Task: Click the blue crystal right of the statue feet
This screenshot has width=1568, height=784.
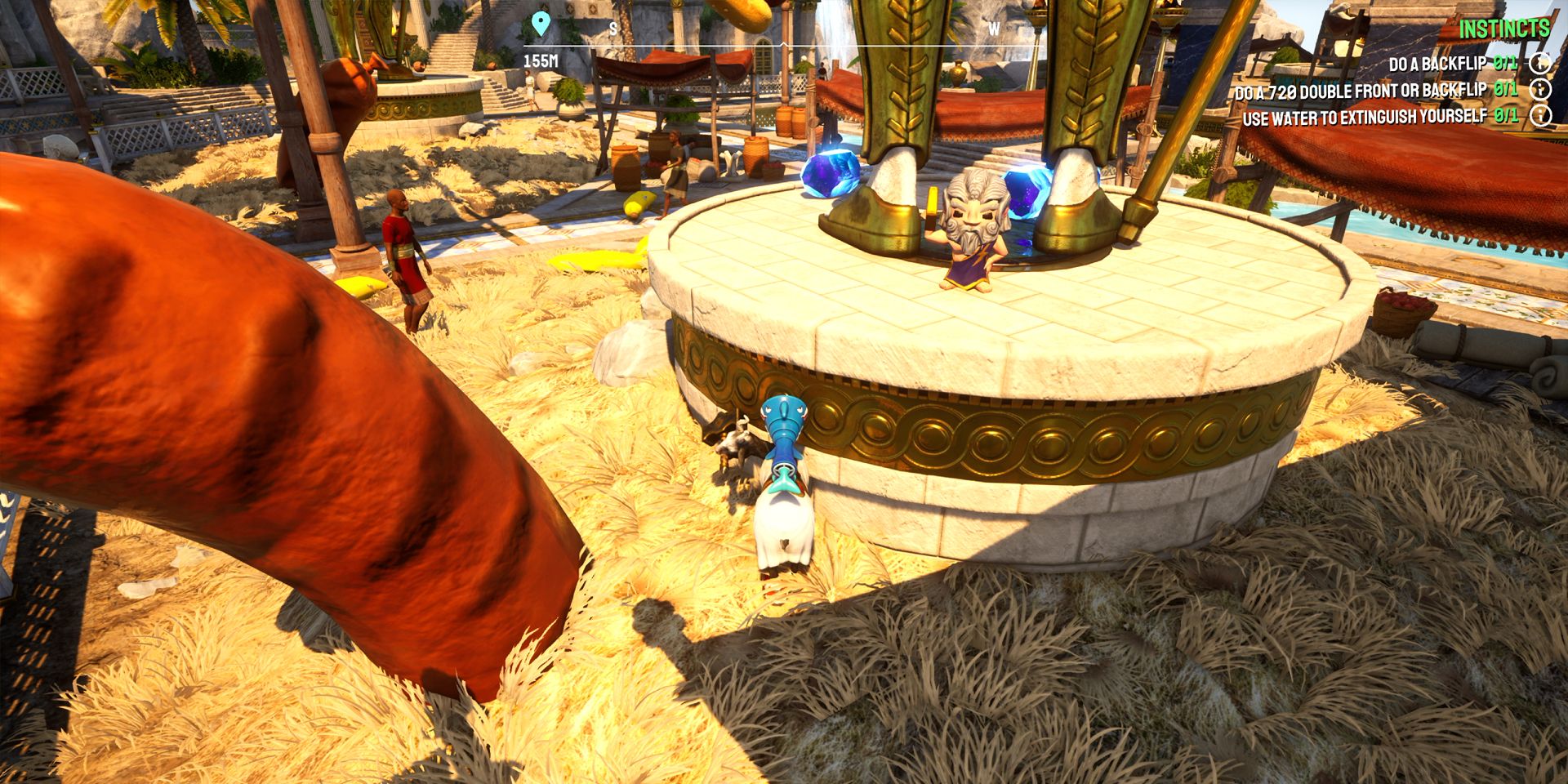Action: point(1024,192)
